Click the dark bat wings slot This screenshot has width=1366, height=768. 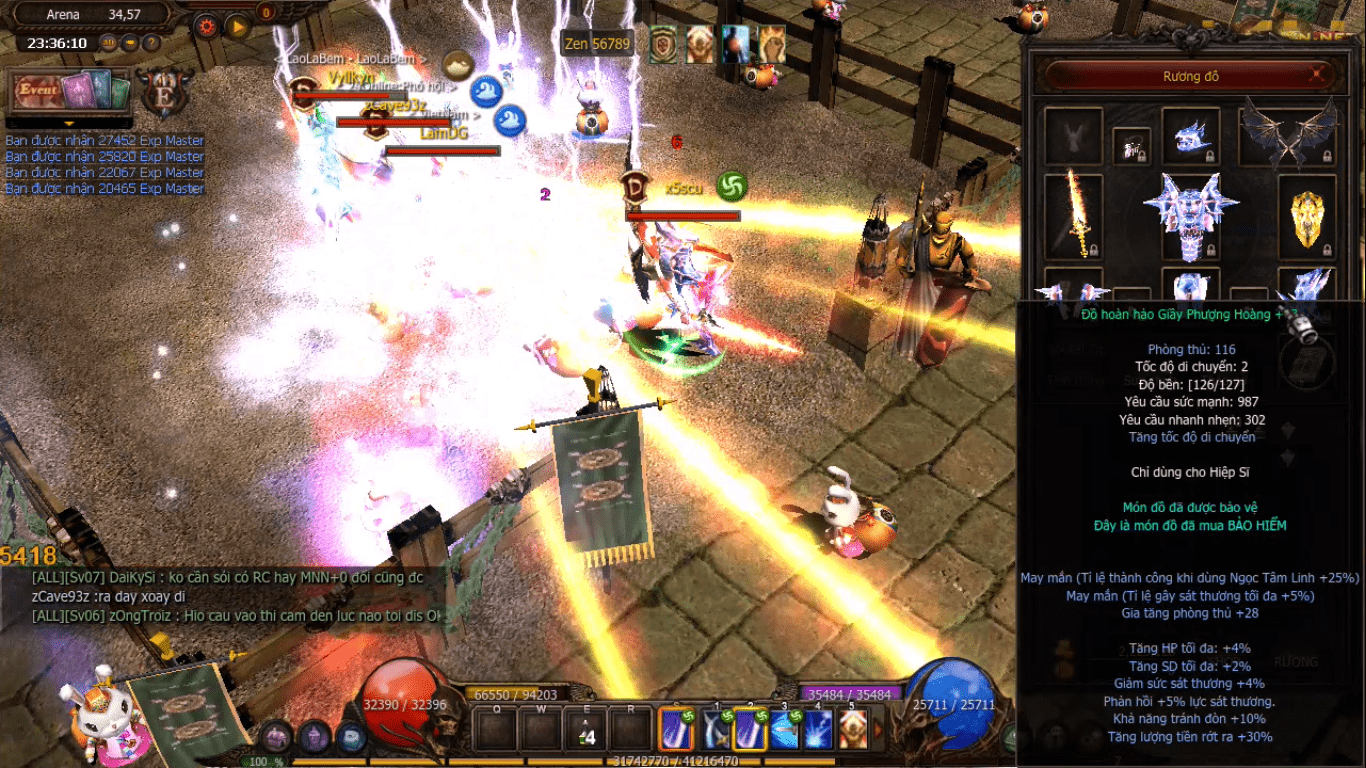pos(1287,134)
